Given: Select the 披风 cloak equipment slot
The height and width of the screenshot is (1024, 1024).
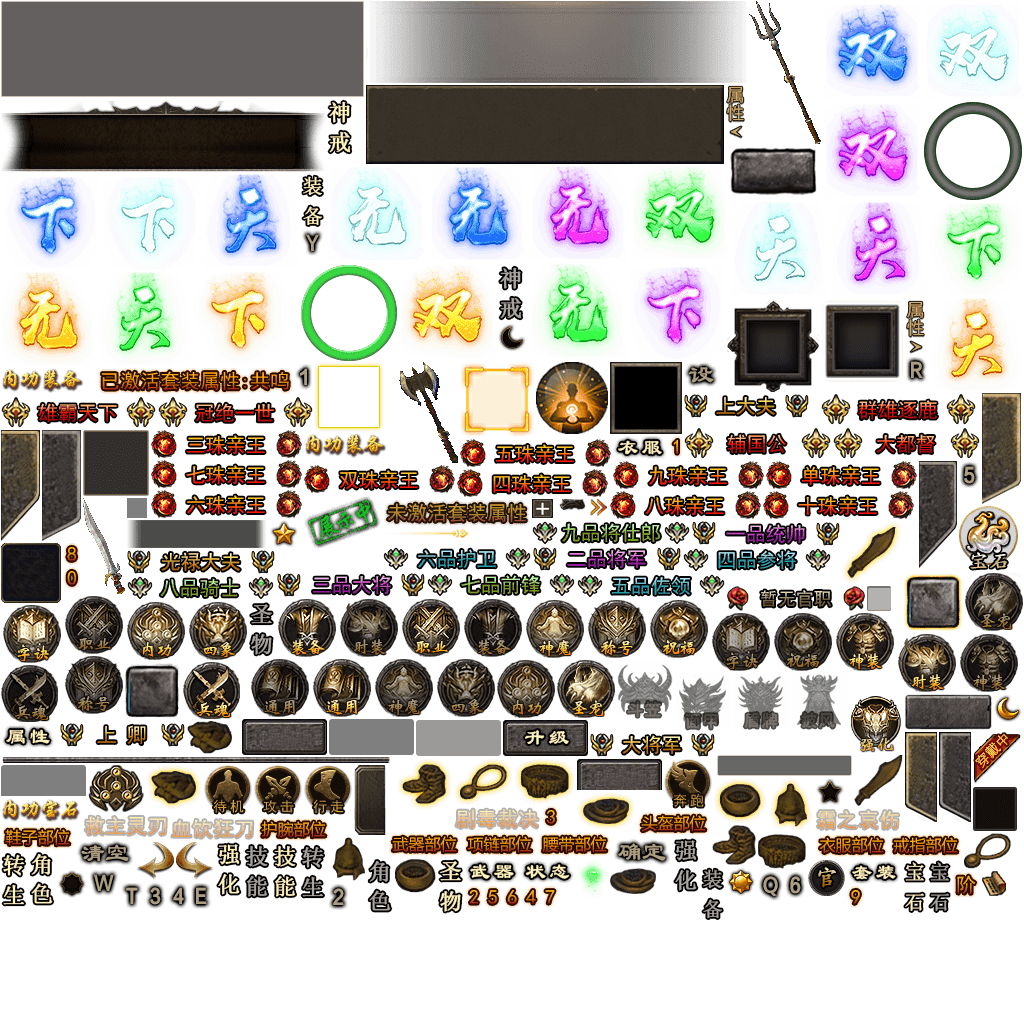Looking at the screenshot, I should [x=818, y=699].
